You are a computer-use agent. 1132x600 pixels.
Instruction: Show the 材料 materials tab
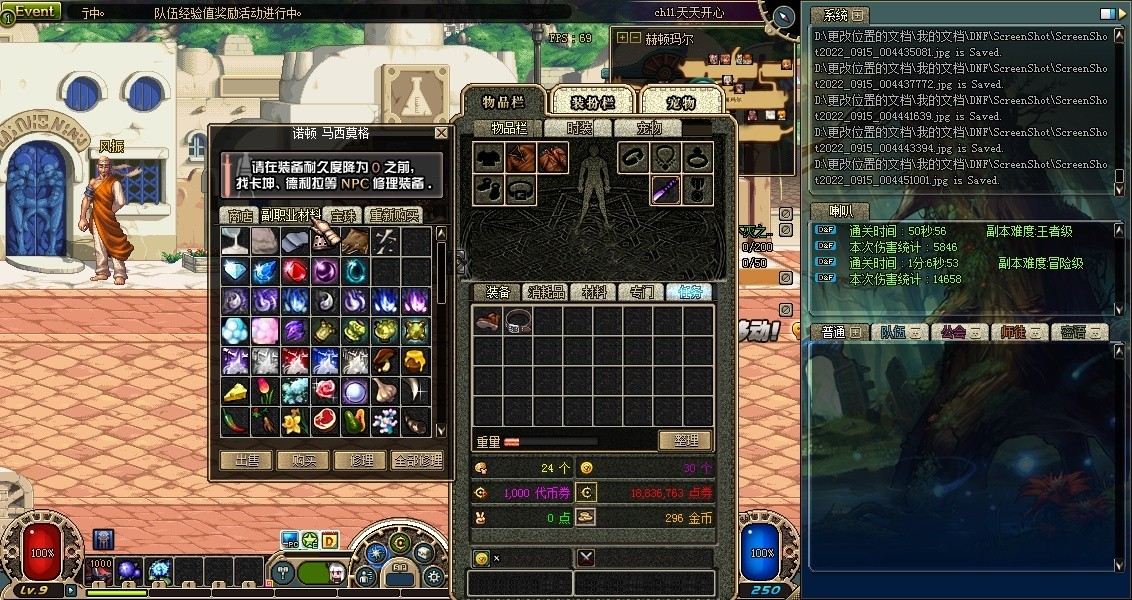[x=594, y=292]
